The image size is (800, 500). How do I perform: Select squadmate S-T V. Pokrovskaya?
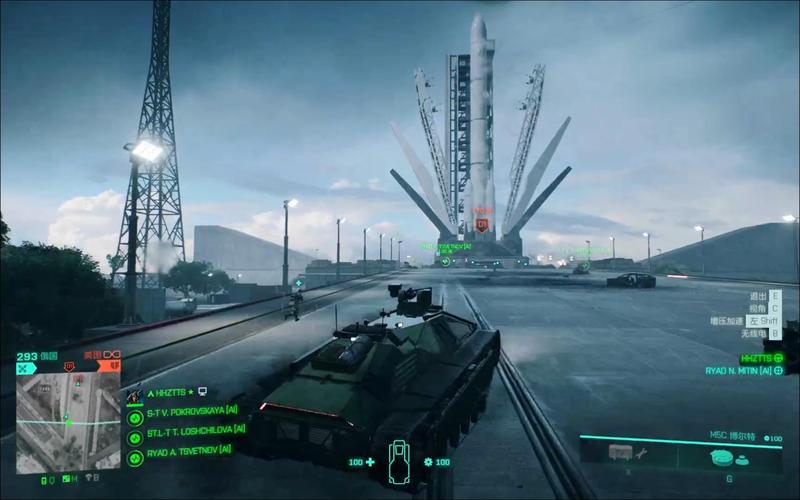click(135, 417)
